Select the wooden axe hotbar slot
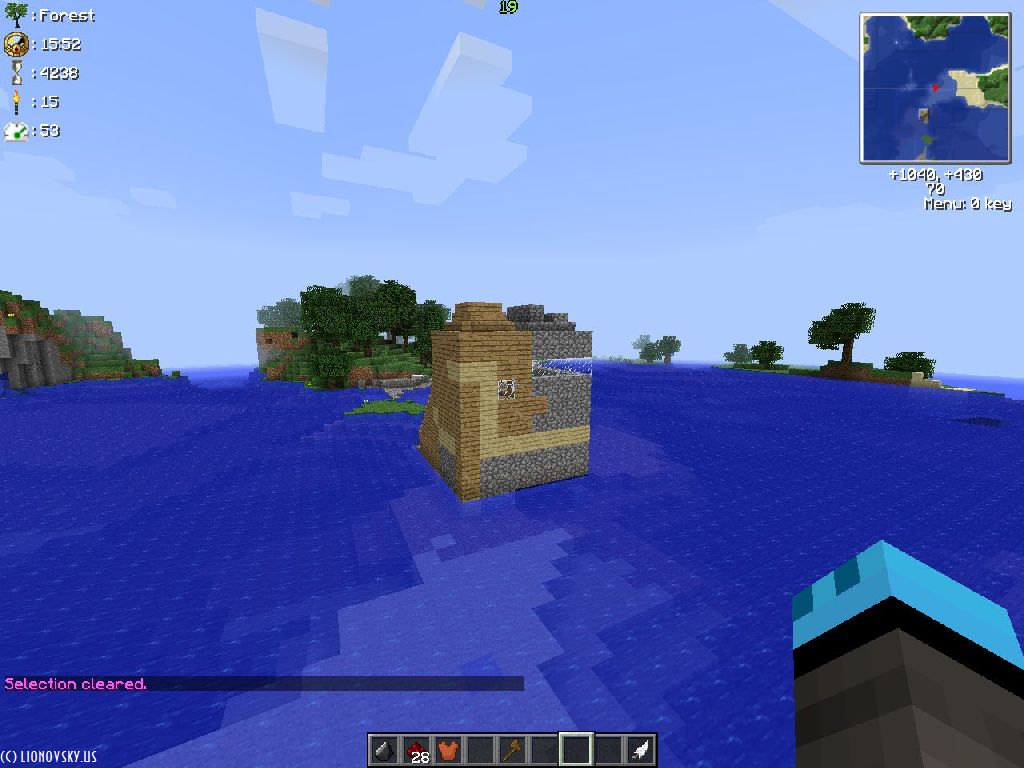1024x768 pixels. click(x=511, y=749)
